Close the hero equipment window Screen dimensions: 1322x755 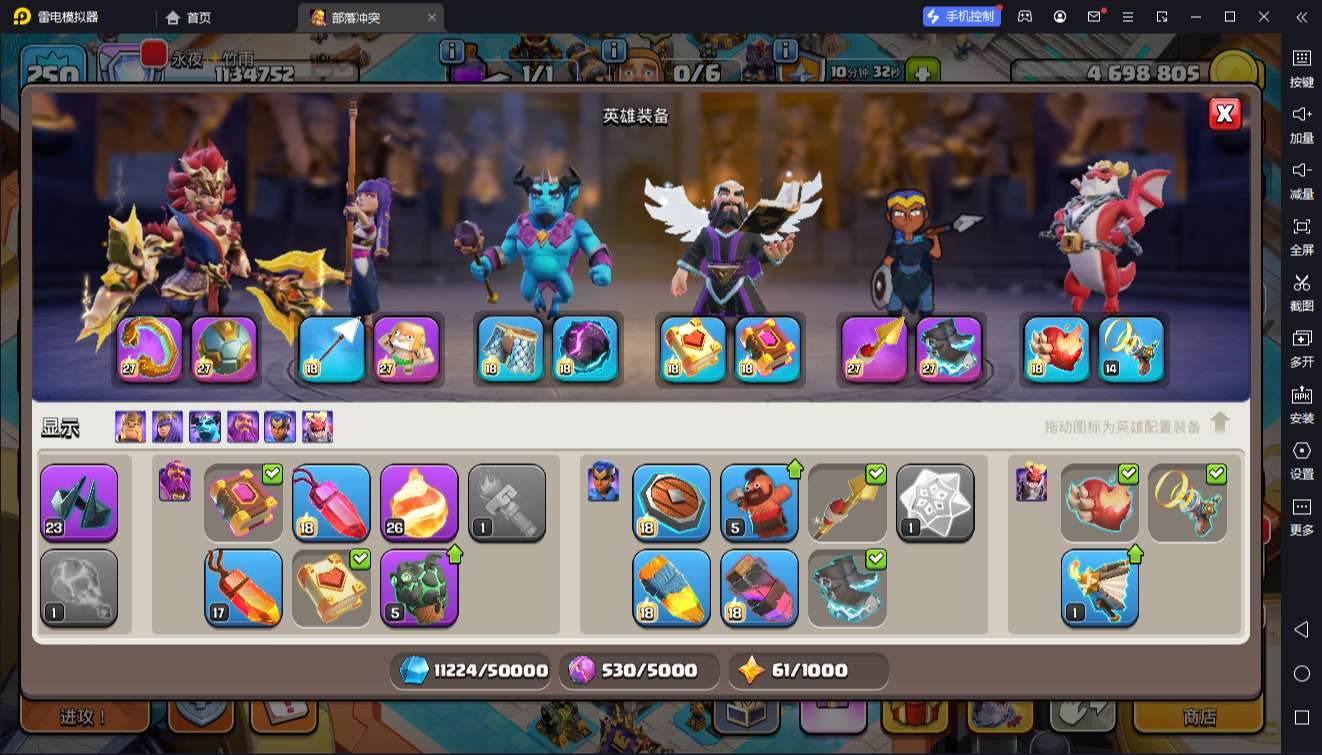point(1224,114)
